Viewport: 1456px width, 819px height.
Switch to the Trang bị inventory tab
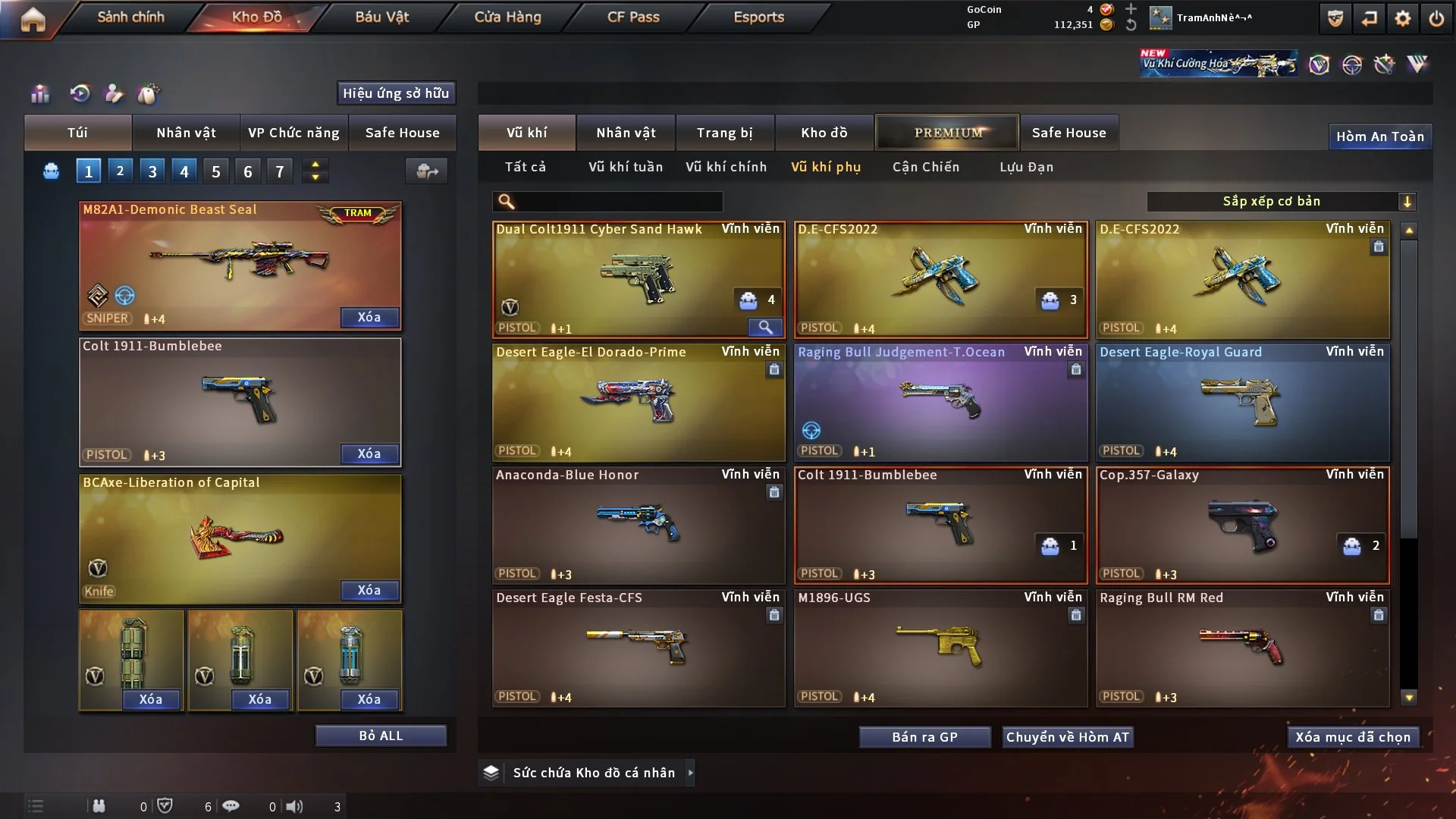724,133
